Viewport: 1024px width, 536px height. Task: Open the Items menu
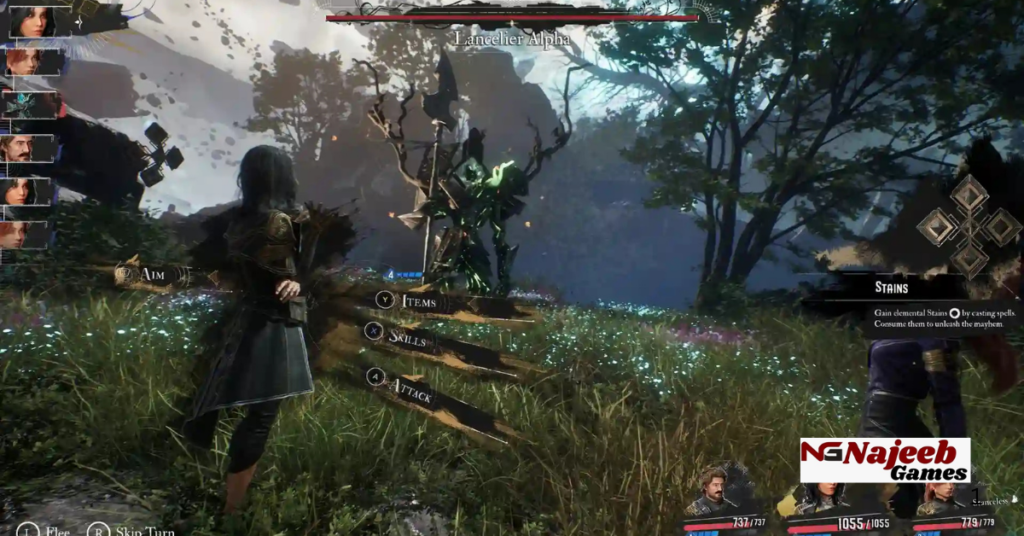click(420, 300)
